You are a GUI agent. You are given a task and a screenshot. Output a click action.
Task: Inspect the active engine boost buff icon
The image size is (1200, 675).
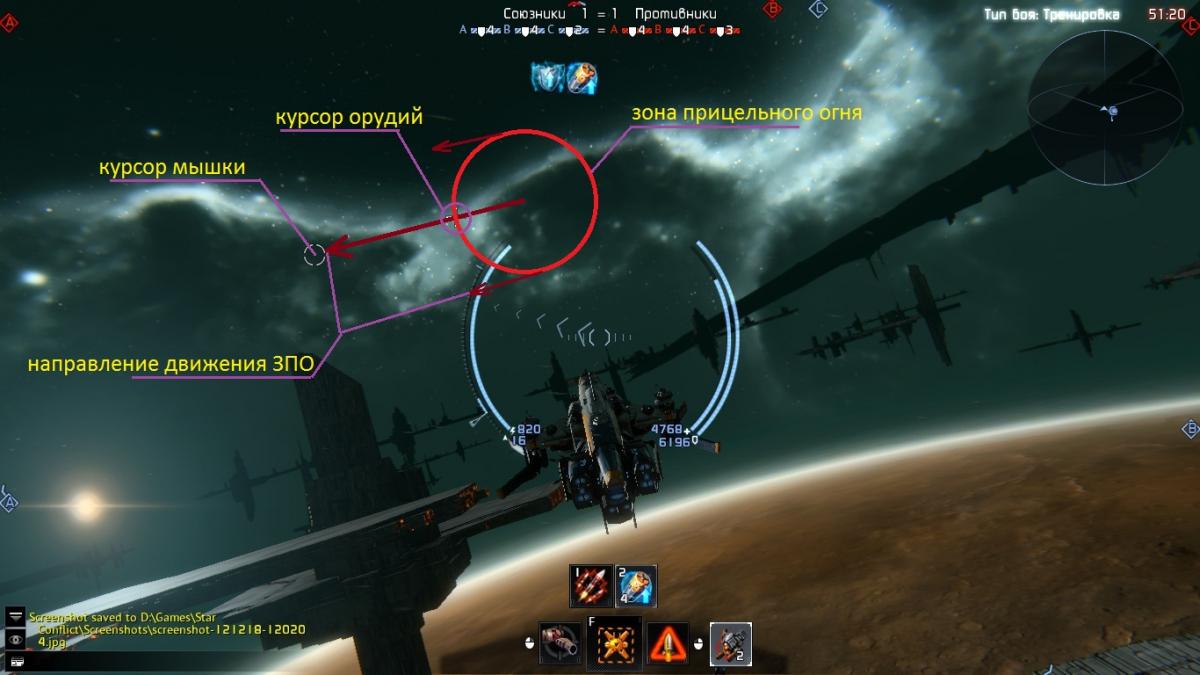pyautogui.click(x=583, y=77)
